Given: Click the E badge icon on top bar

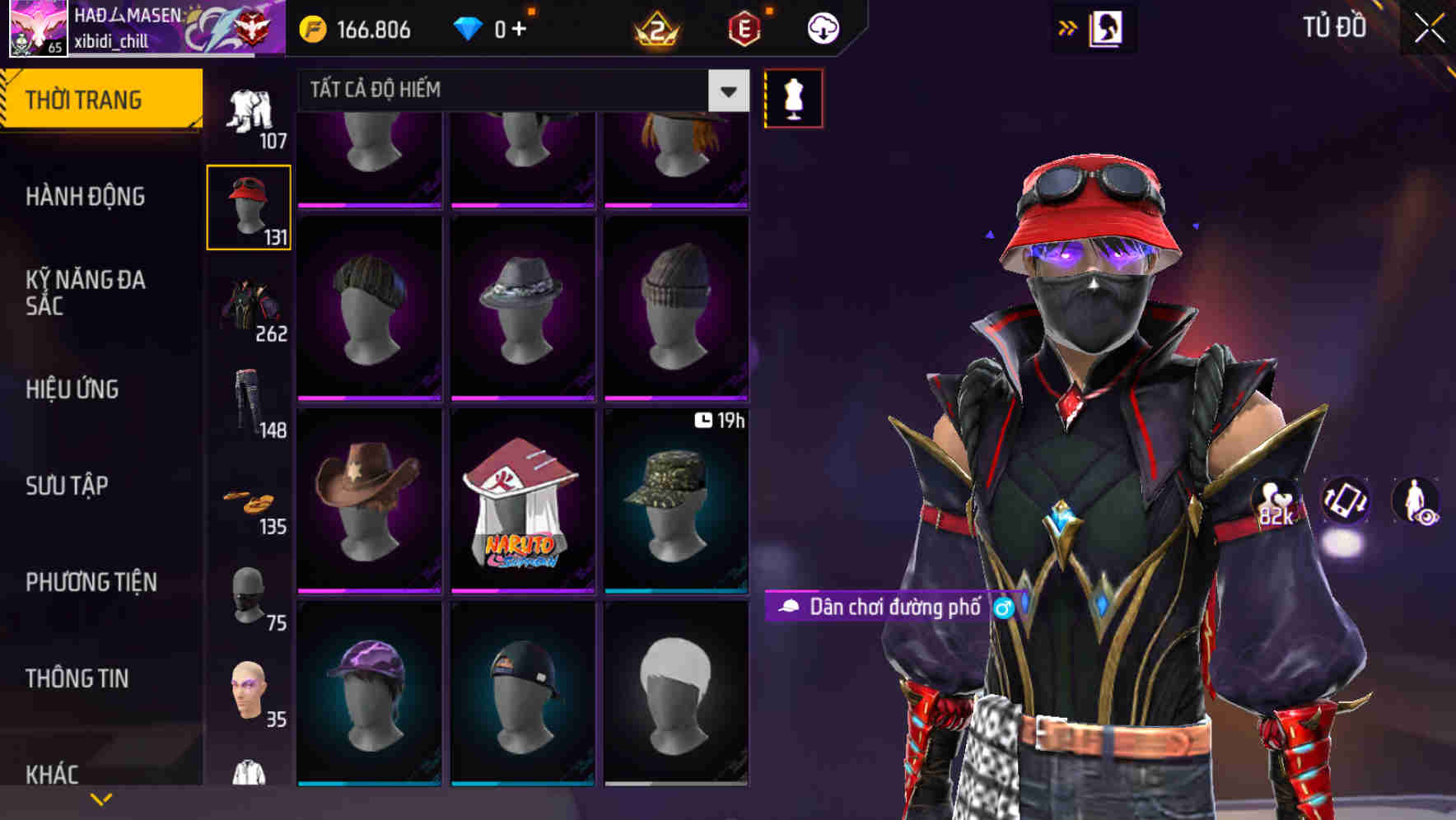Looking at the screenshot, I should 744,27.
